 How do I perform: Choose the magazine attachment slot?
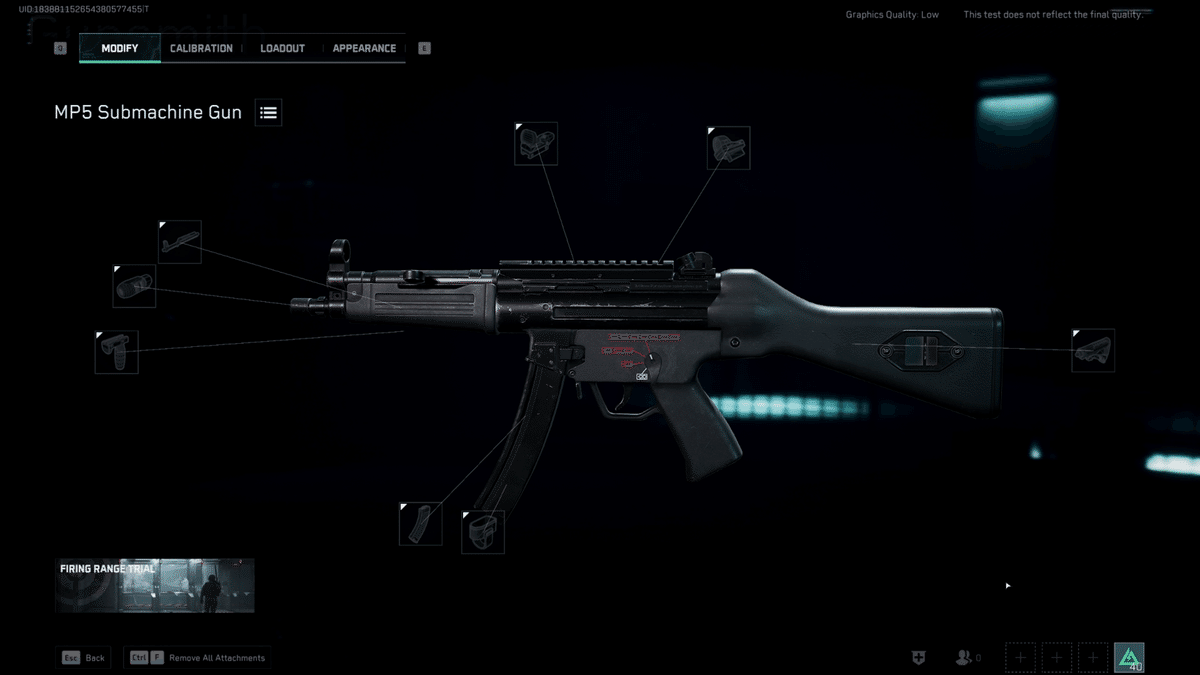[x=420, y=523]
